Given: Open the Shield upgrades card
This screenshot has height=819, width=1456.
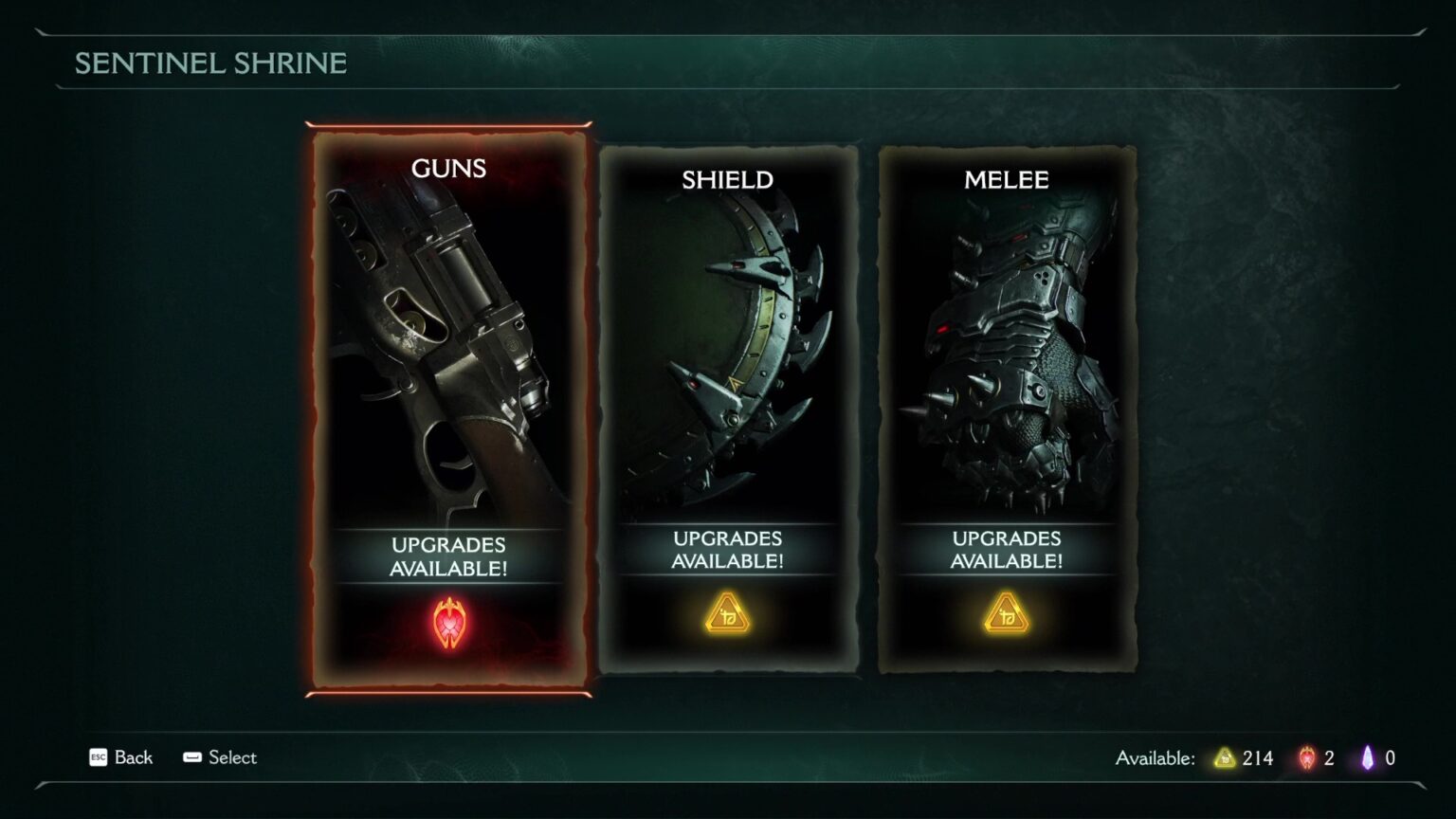Looking at the screenshot, I should [728, 408].
